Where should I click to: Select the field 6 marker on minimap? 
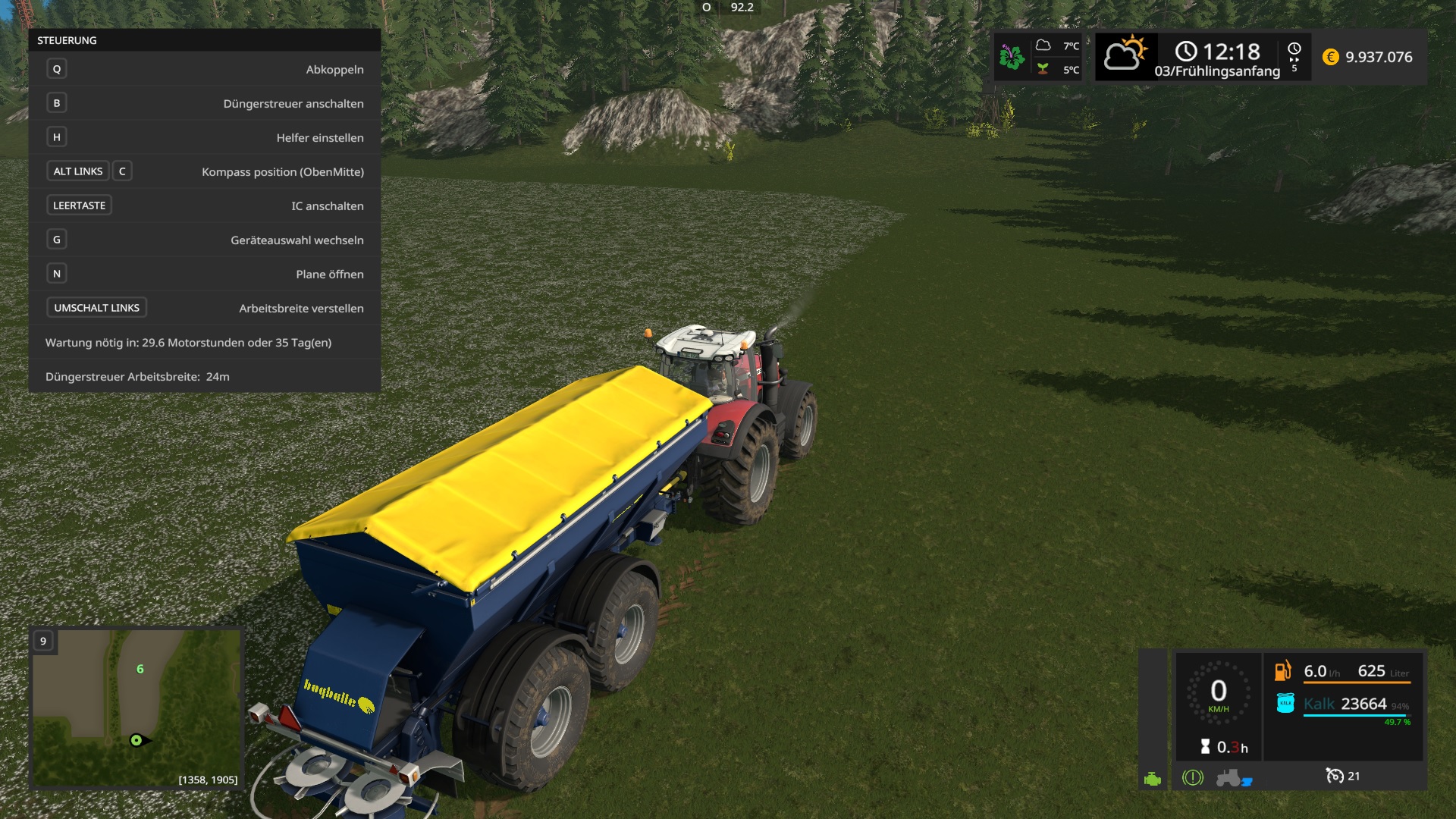click(x=140, y=669)
